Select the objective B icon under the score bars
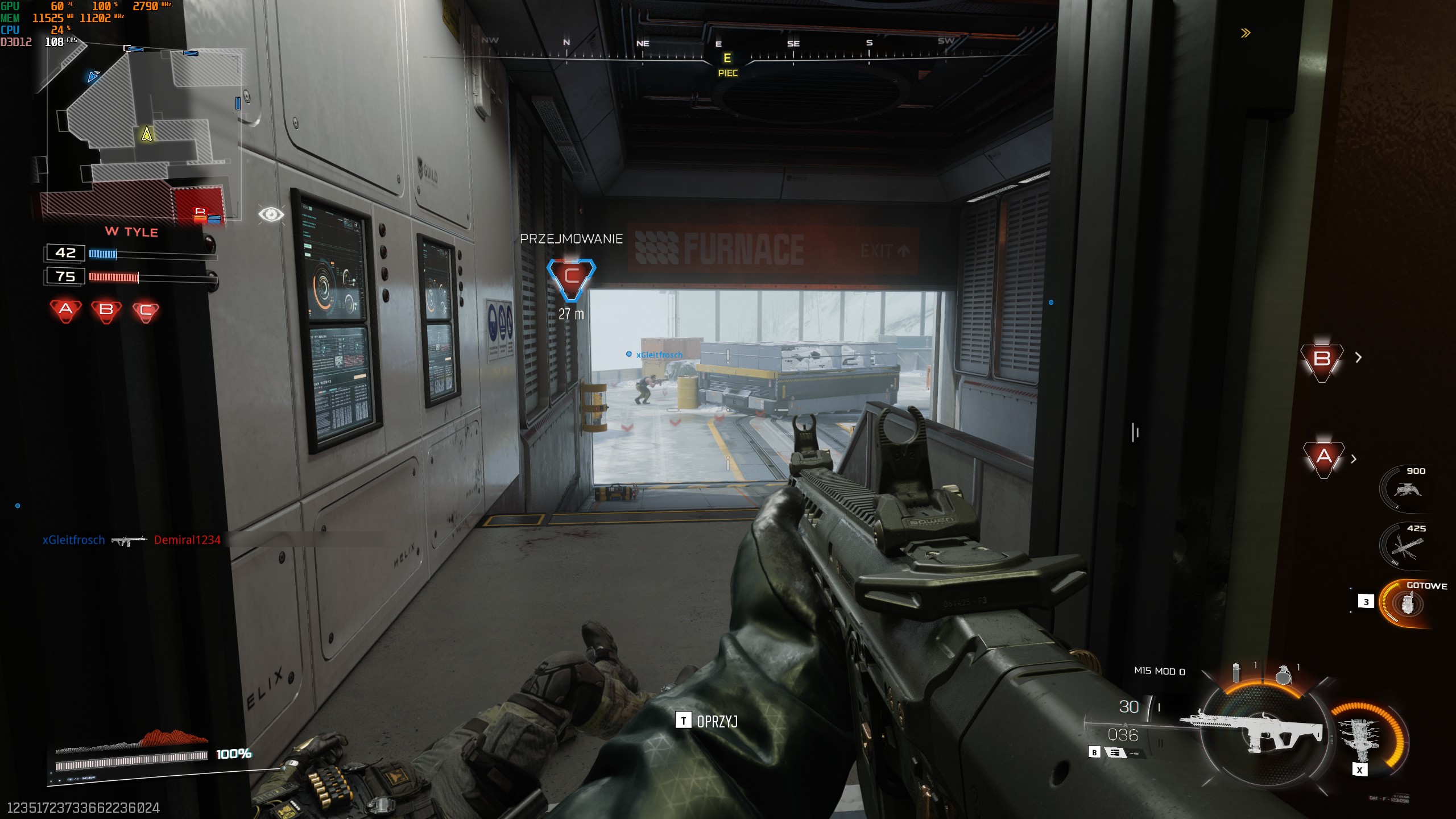 [106, 310]
